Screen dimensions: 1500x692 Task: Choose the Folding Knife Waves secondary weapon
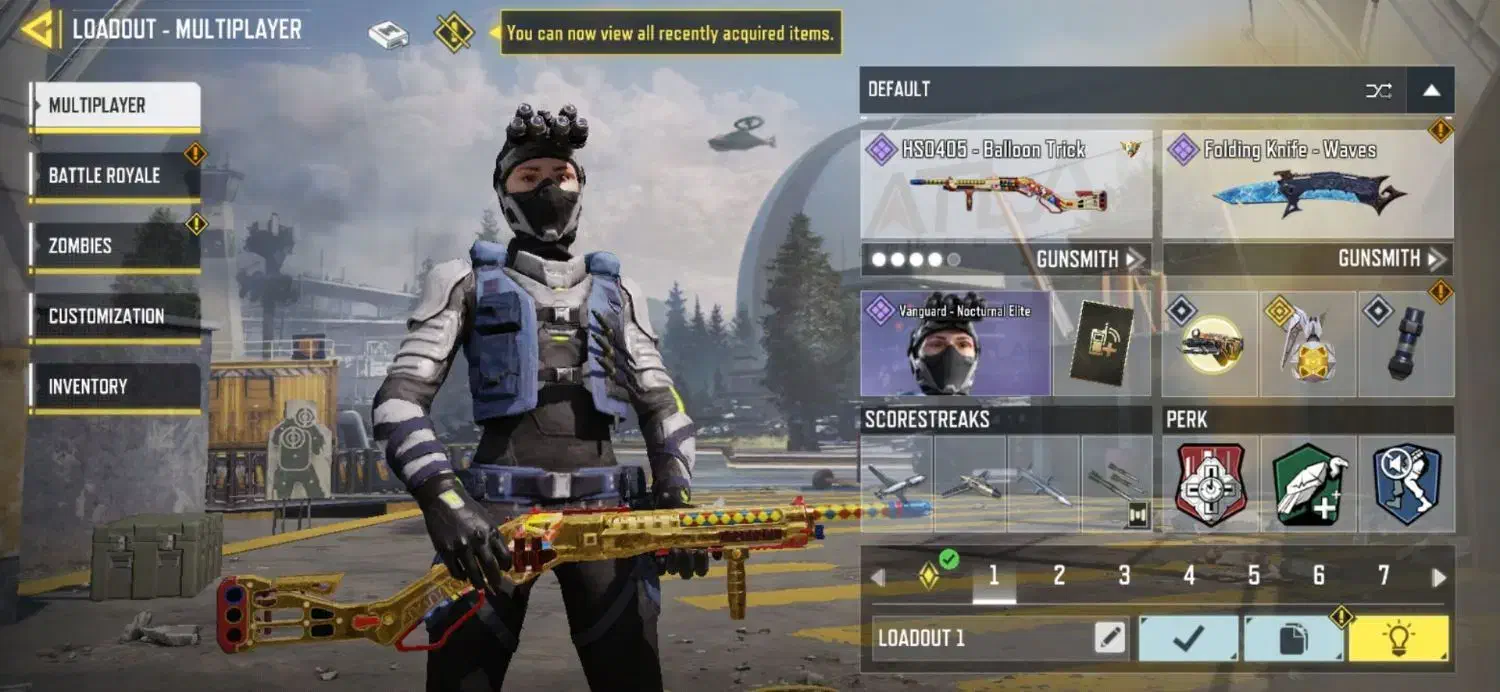(1307, 185)
